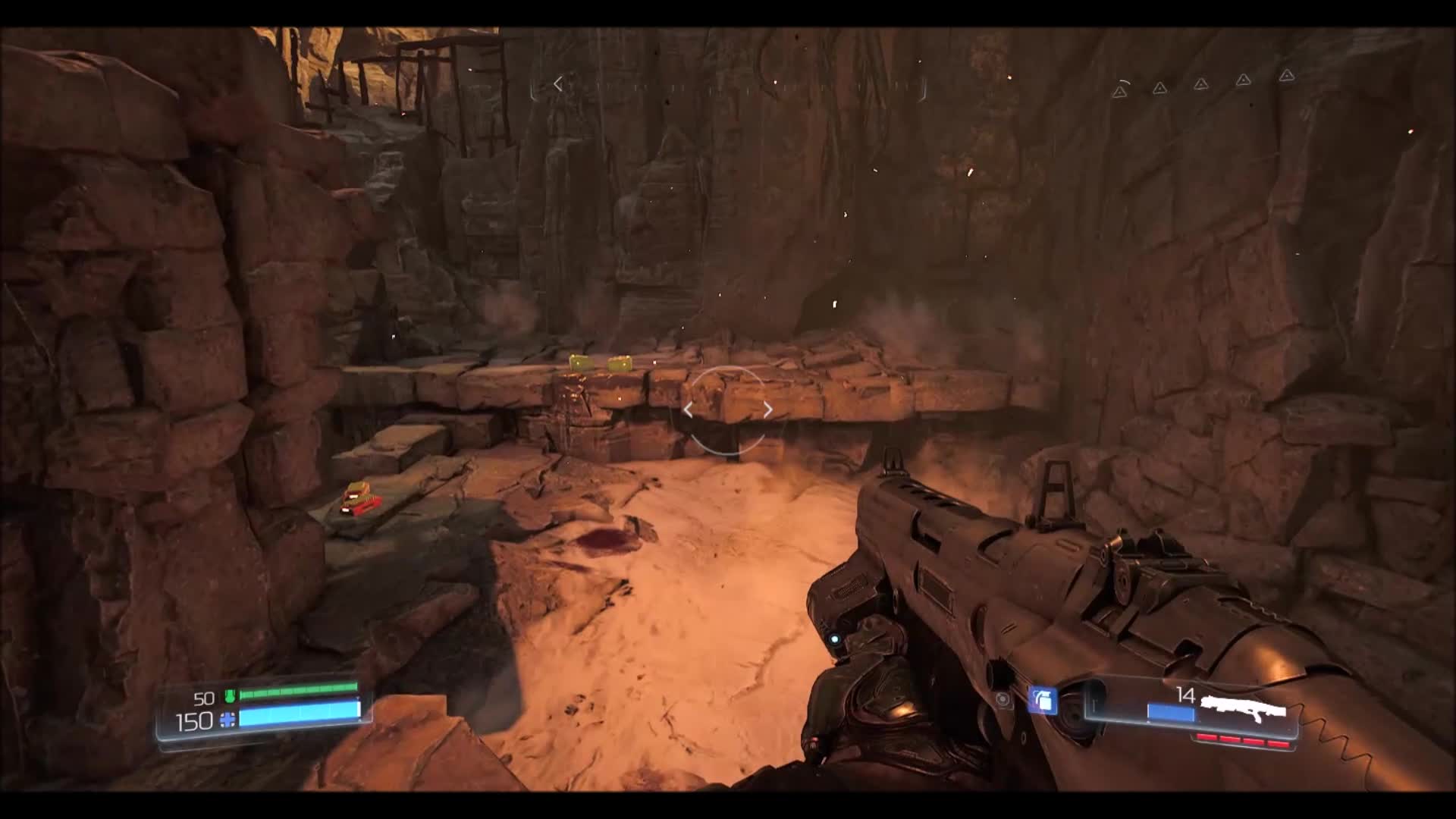Screen dimensions: 1456x819
Task: Select the leftmost triangle objective marker top right
Action: click(1120, 92)
